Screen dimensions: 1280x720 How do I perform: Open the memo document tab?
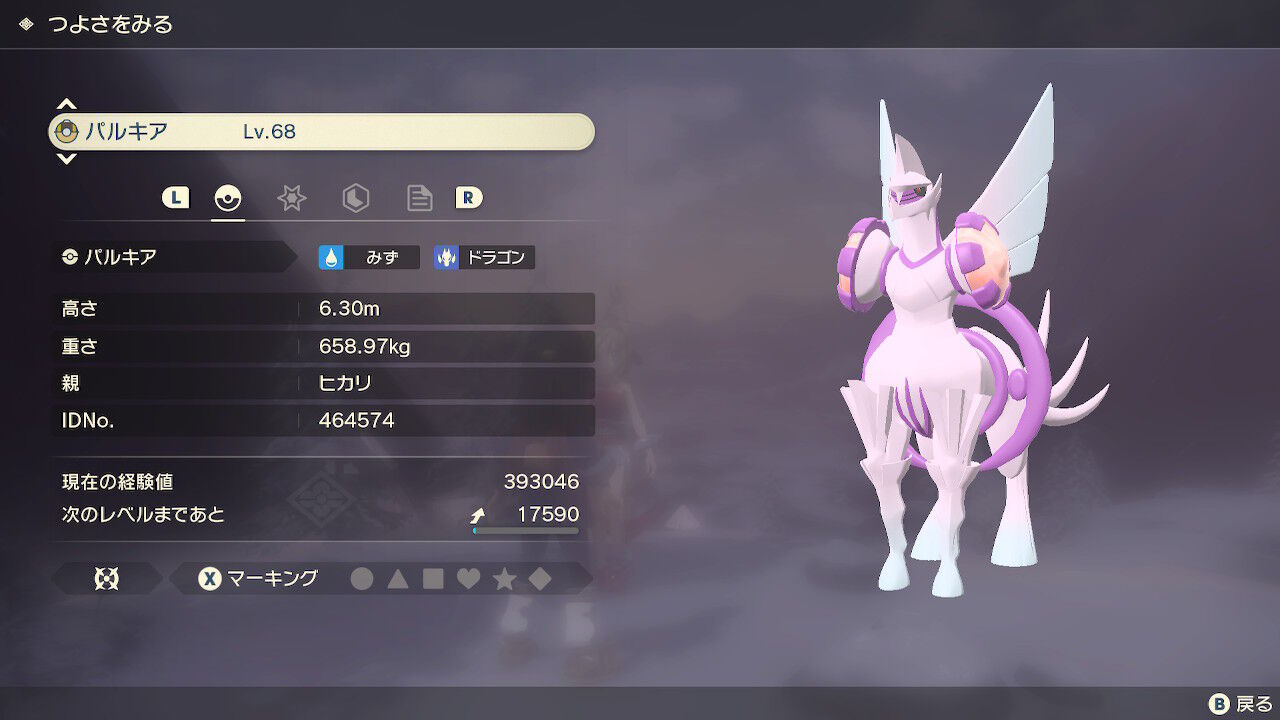point(419,198)
